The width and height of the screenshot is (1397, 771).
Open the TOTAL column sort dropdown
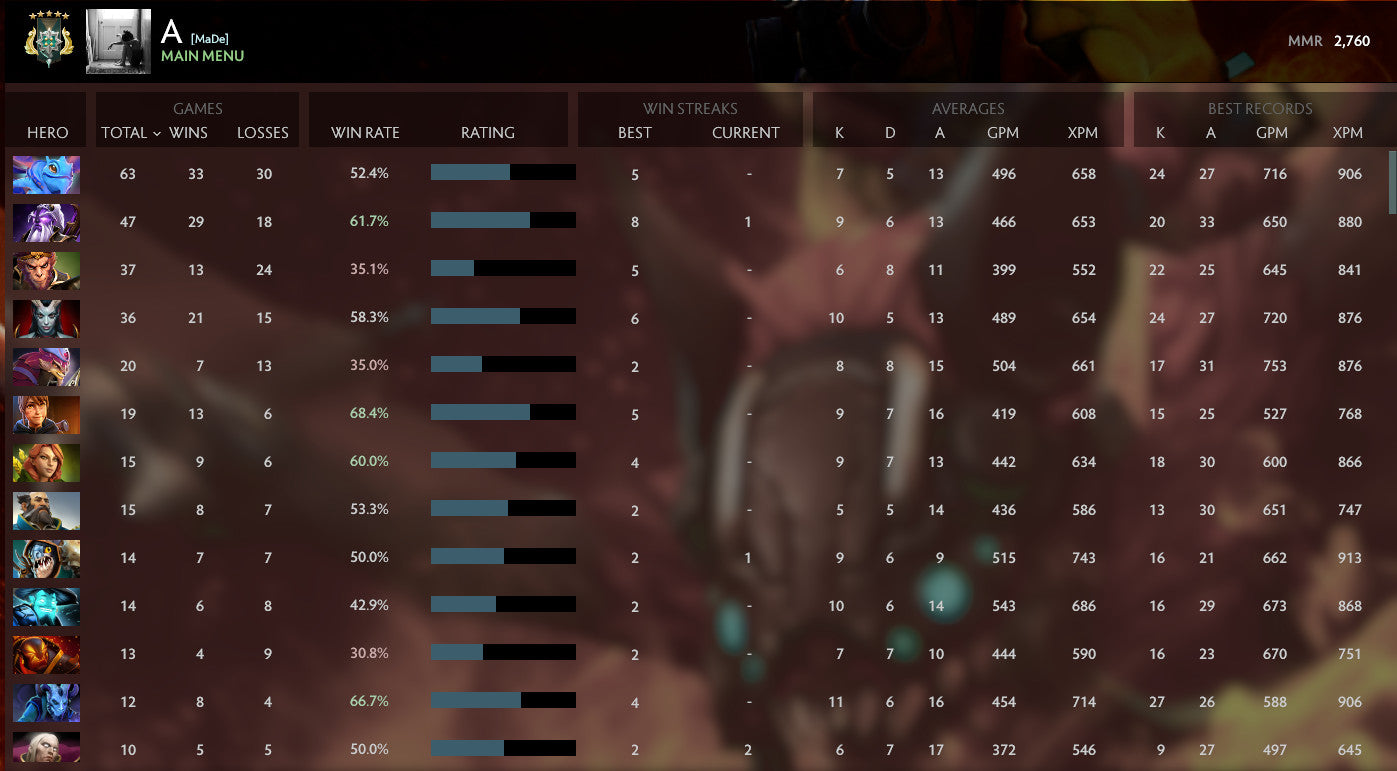[128, 132]
